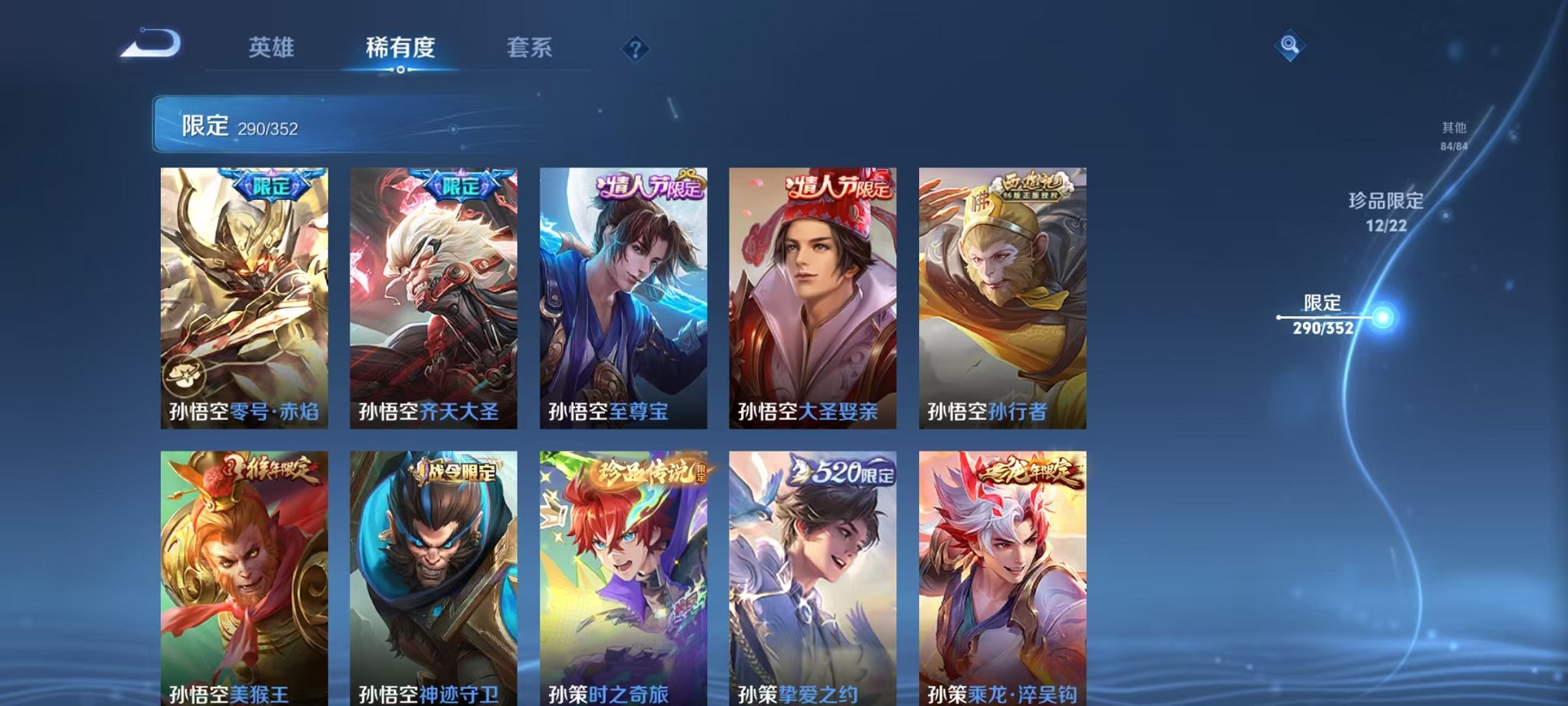Open the help question mark icon
The width and height of the screenshot is (1568, 706).
(635, 48)
